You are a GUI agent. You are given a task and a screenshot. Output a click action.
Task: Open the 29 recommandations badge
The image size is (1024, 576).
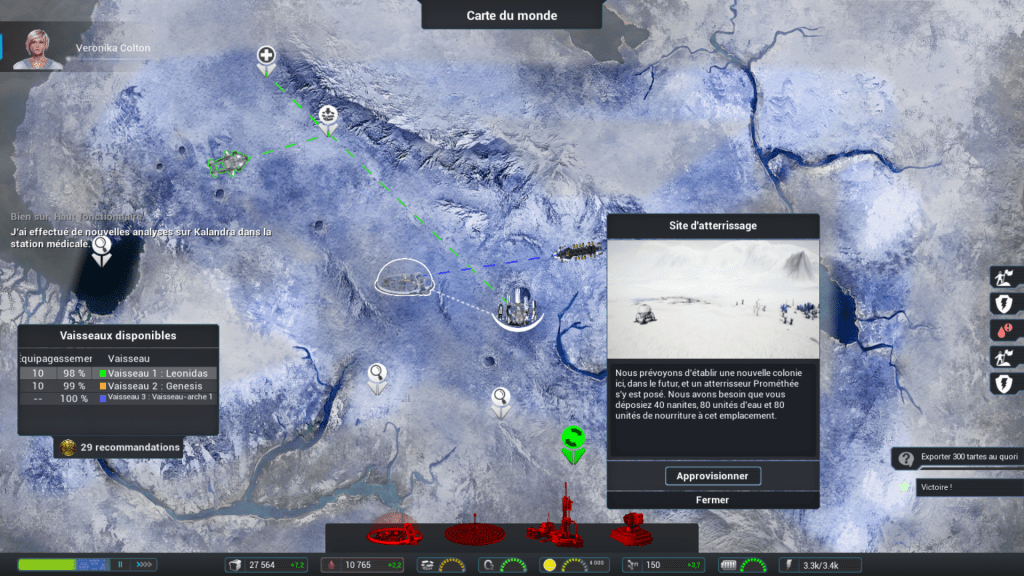click(x=120, y=447)
